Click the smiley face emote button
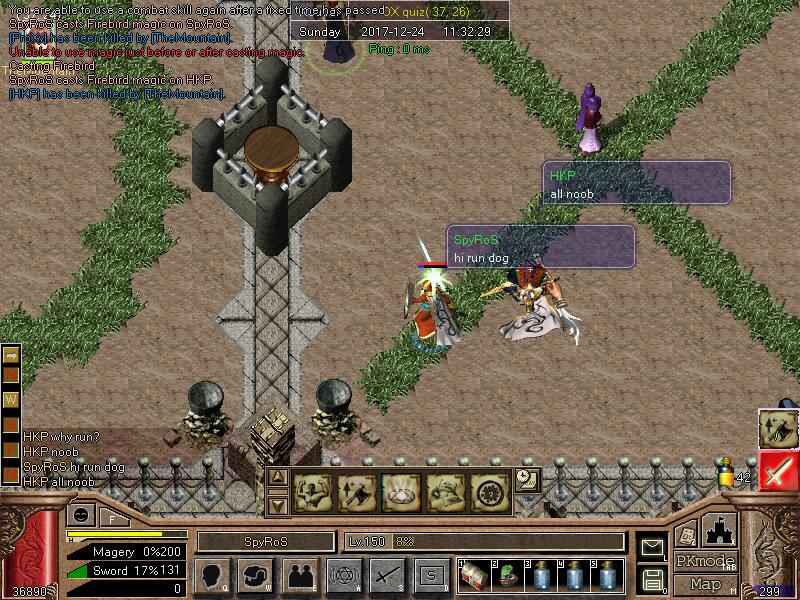Image resolution: width=800 pixels, height=600 pixels. [x=82, y=515]
